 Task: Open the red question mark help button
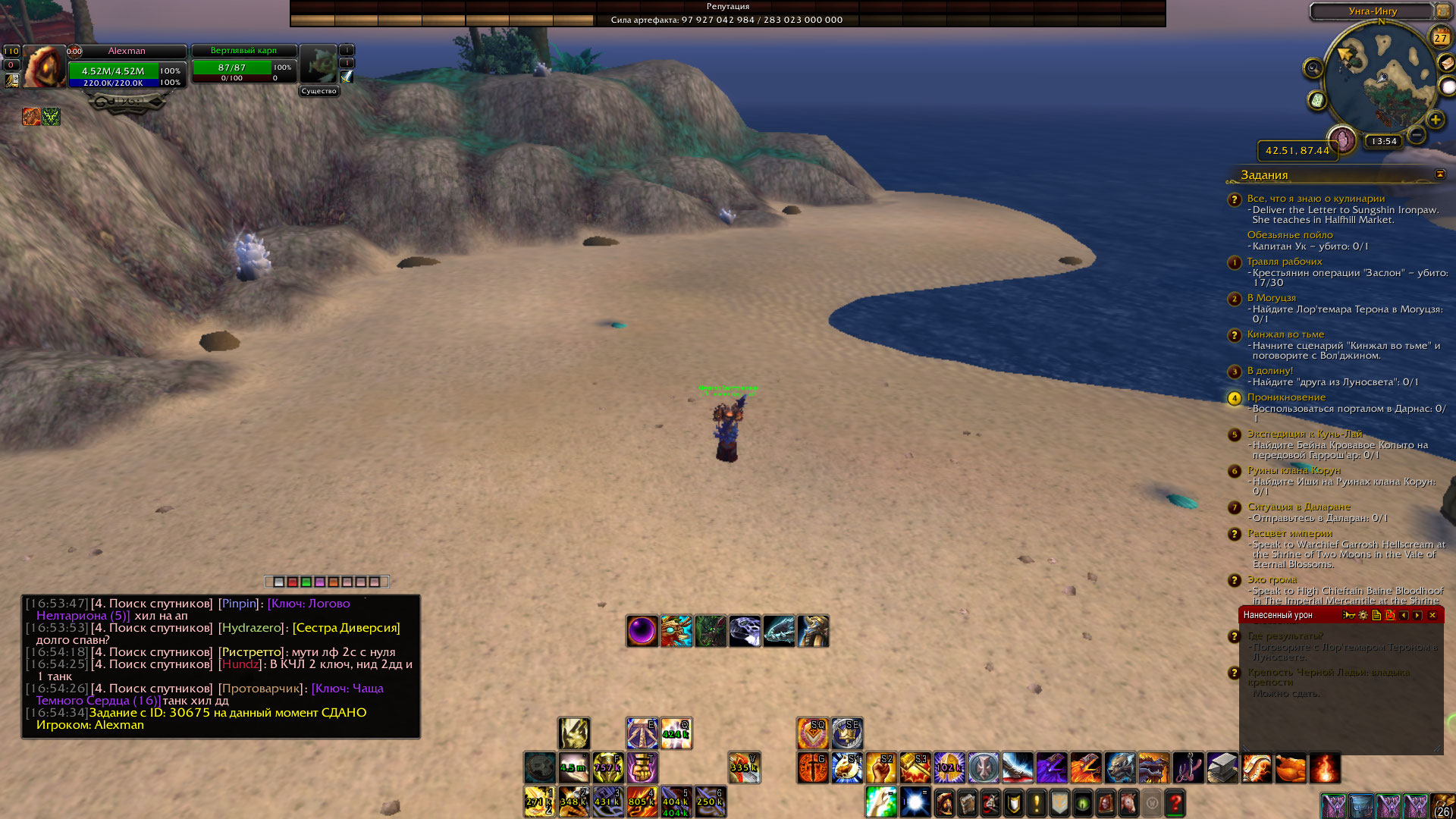click(x=1175, y=802)
